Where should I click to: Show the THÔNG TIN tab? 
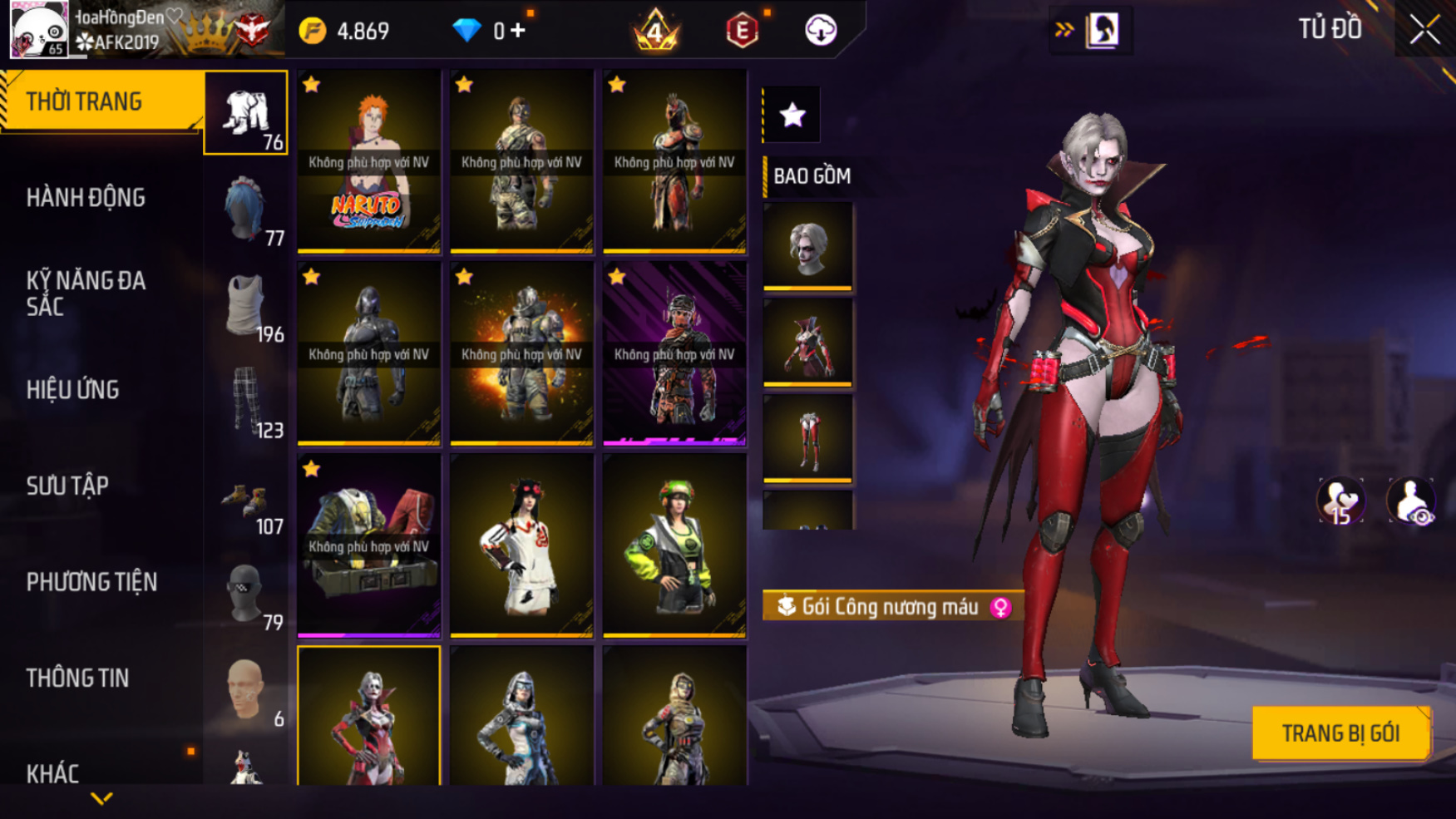77,678
